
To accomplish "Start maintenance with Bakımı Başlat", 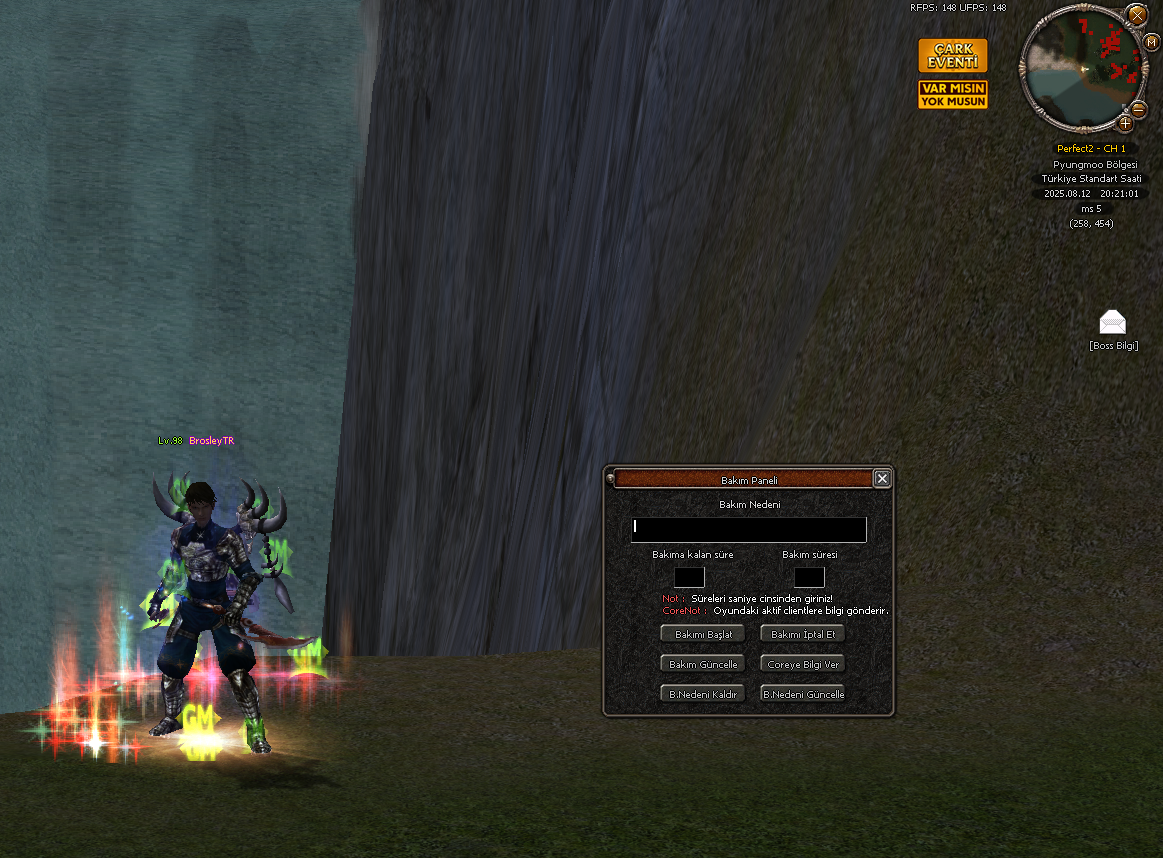I will tap(703, 634).
